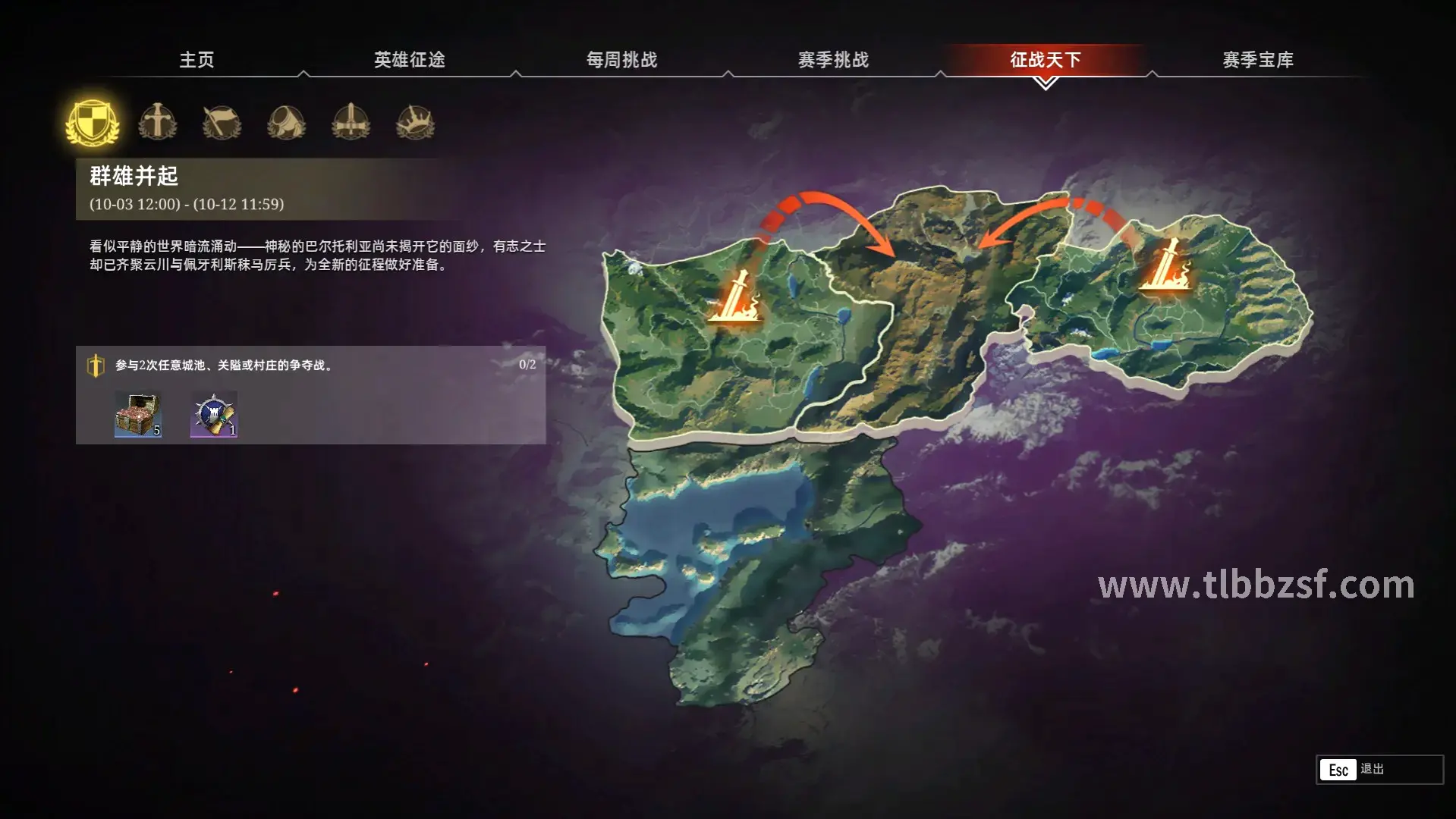The image size is (1456, 819).
Task: Open the 赛季挑战 tab
Action: 835,59
